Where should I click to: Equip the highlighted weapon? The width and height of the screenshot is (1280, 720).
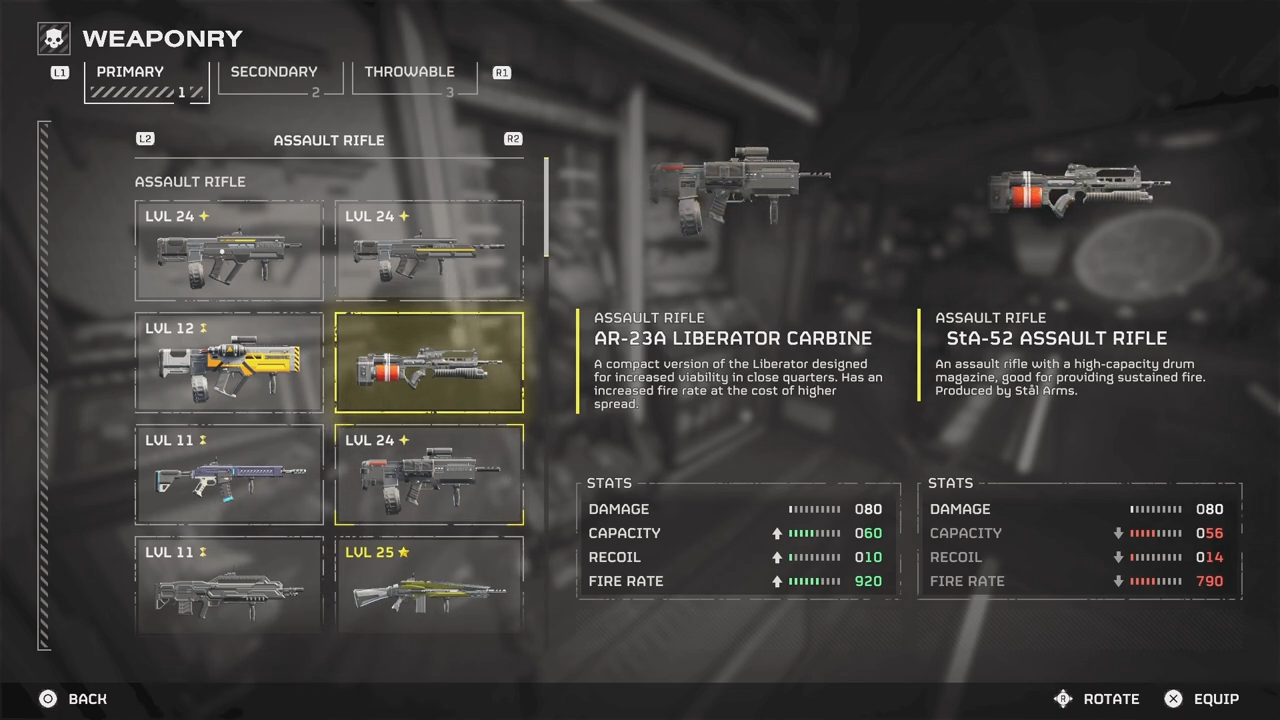pos(1202,699)
